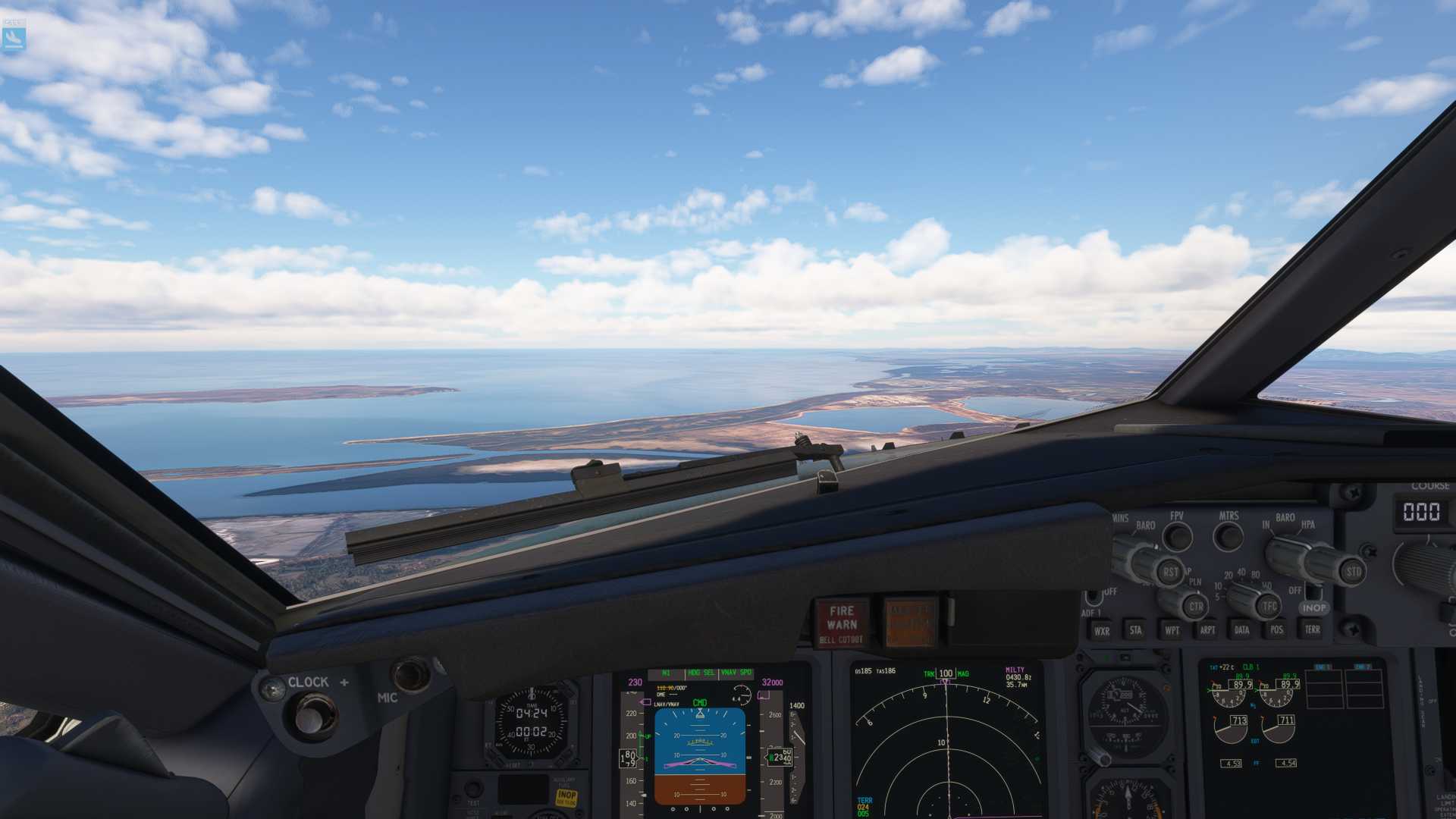
Task: Show airports with the ARPT button
Action: click(1207, 629)
